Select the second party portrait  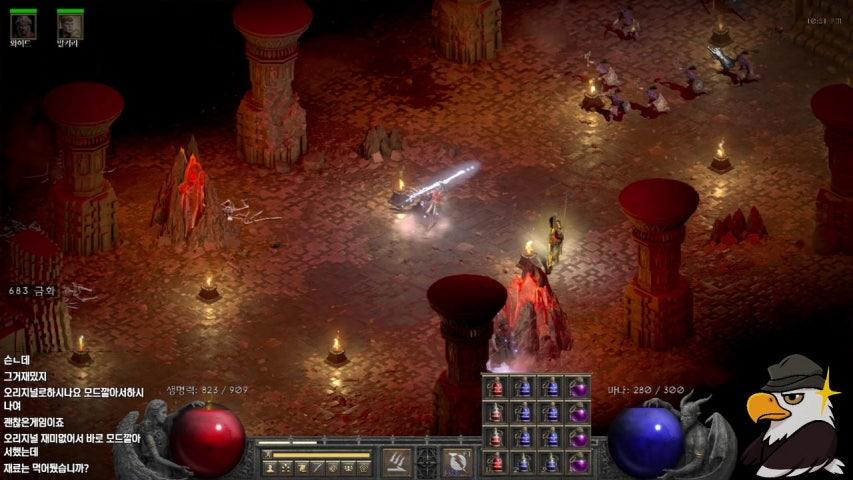[69, 24]
